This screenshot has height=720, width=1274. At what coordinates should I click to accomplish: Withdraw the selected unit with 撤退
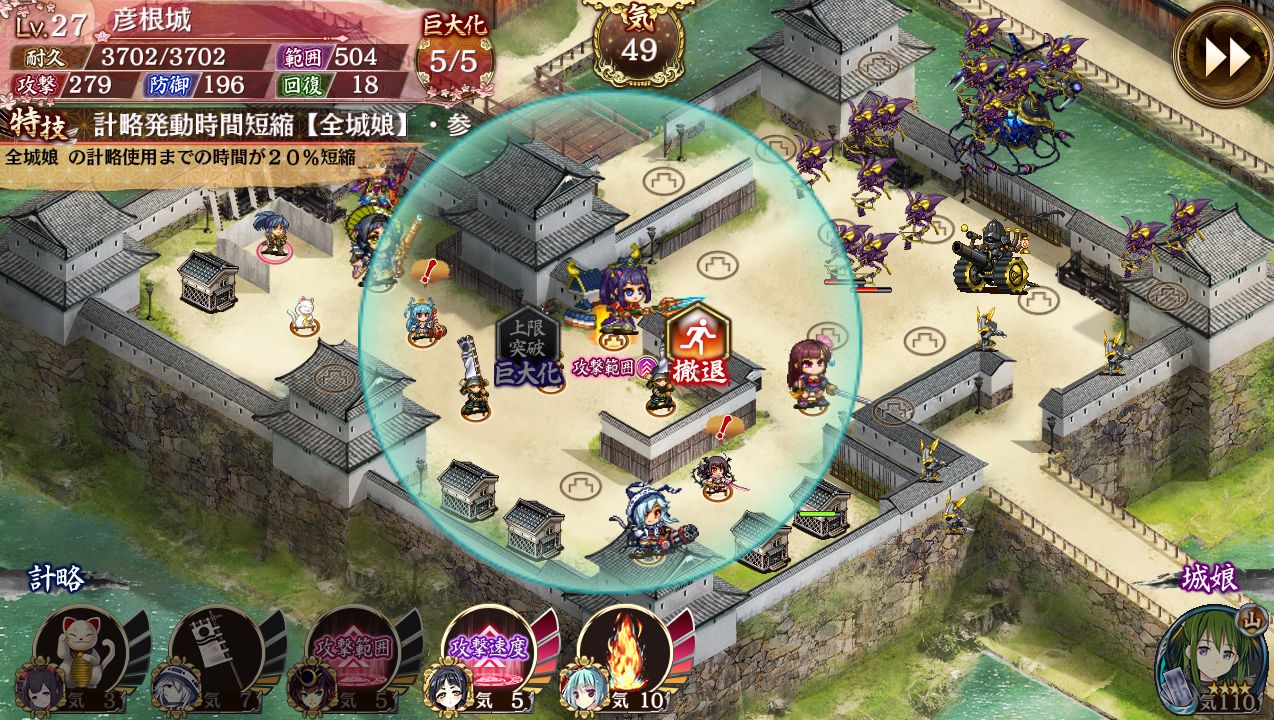click(698, 345)
